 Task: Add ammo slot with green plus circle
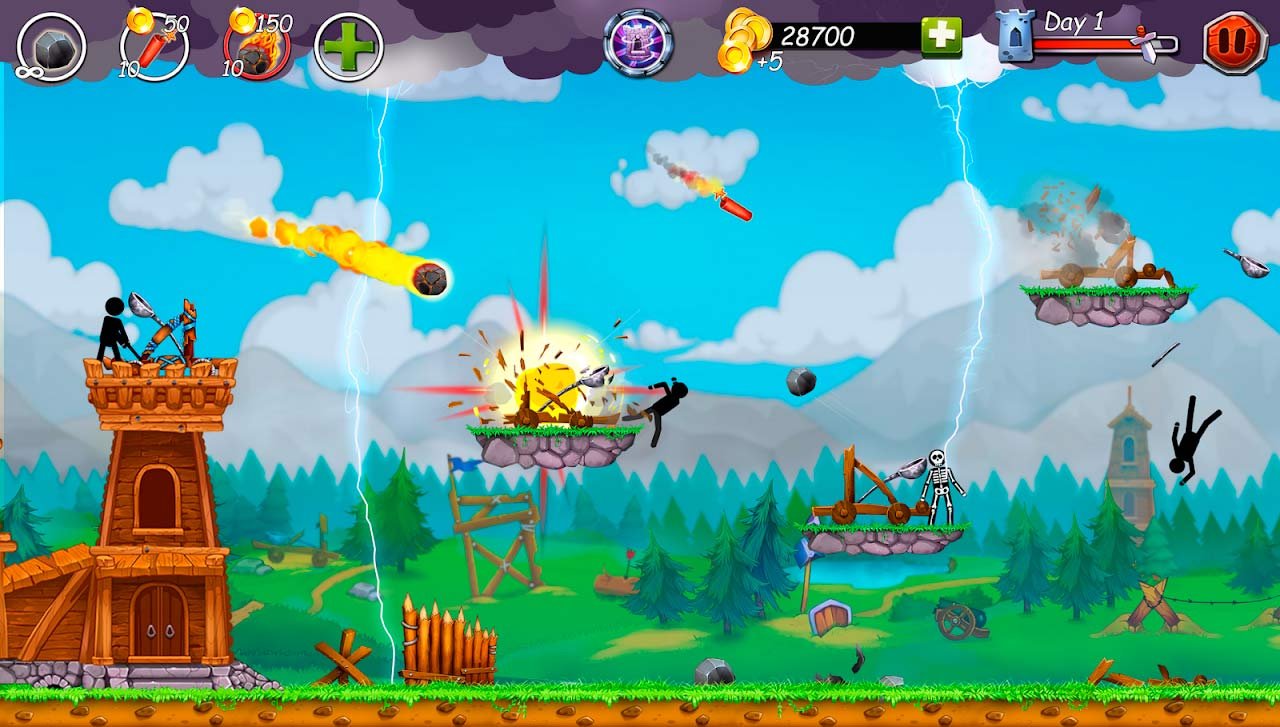[x=349, y=47]
